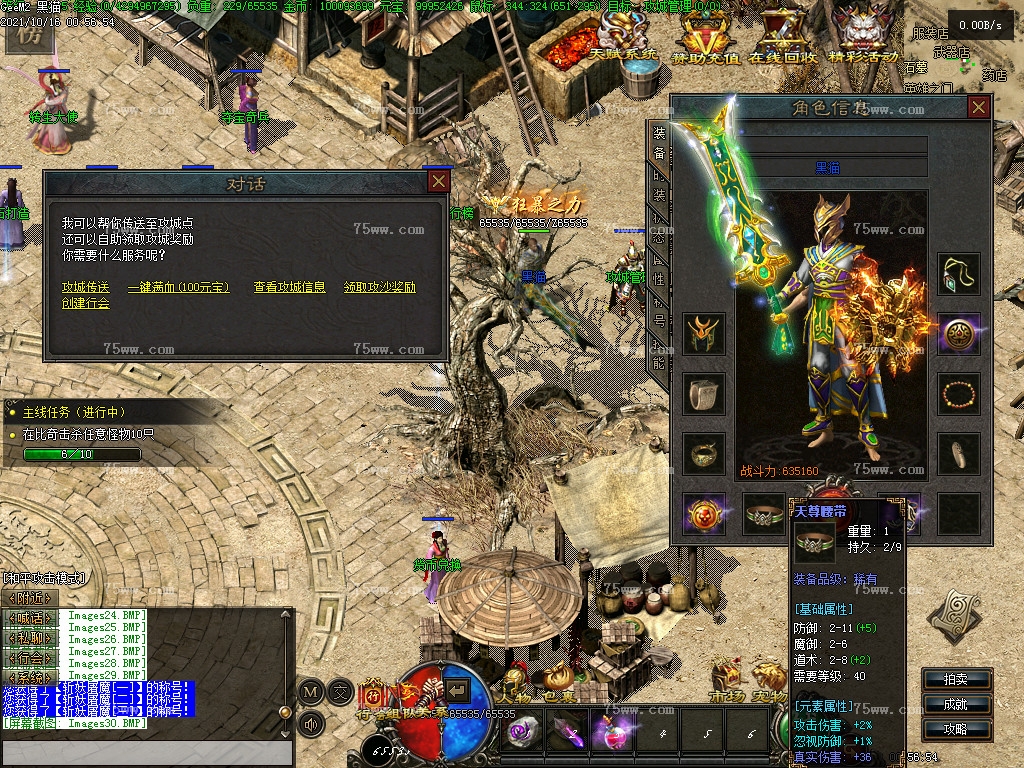Click the round M button
Image resolution: width=1024 pixels, height=768 pixels.
pos(311,691)
